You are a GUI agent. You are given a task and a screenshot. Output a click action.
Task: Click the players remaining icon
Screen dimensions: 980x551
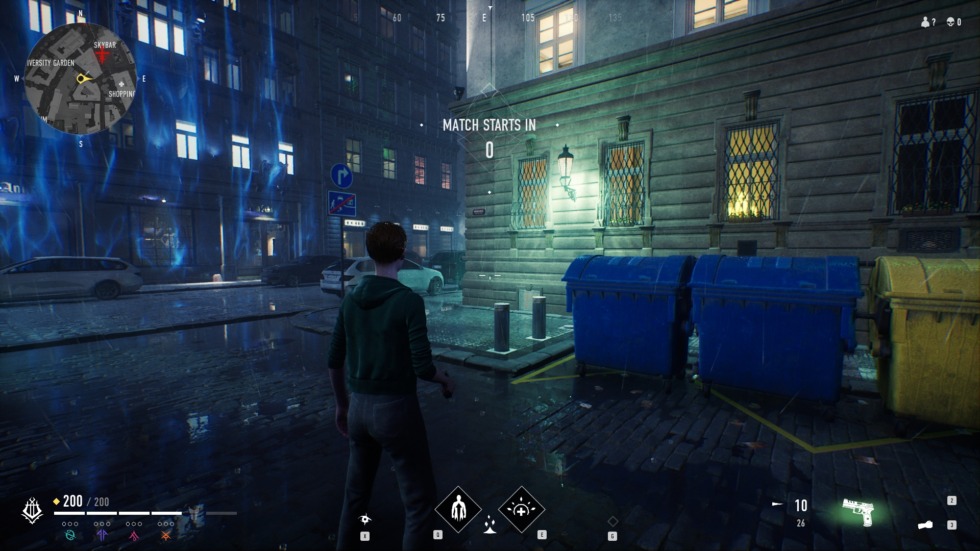point(925,21)
